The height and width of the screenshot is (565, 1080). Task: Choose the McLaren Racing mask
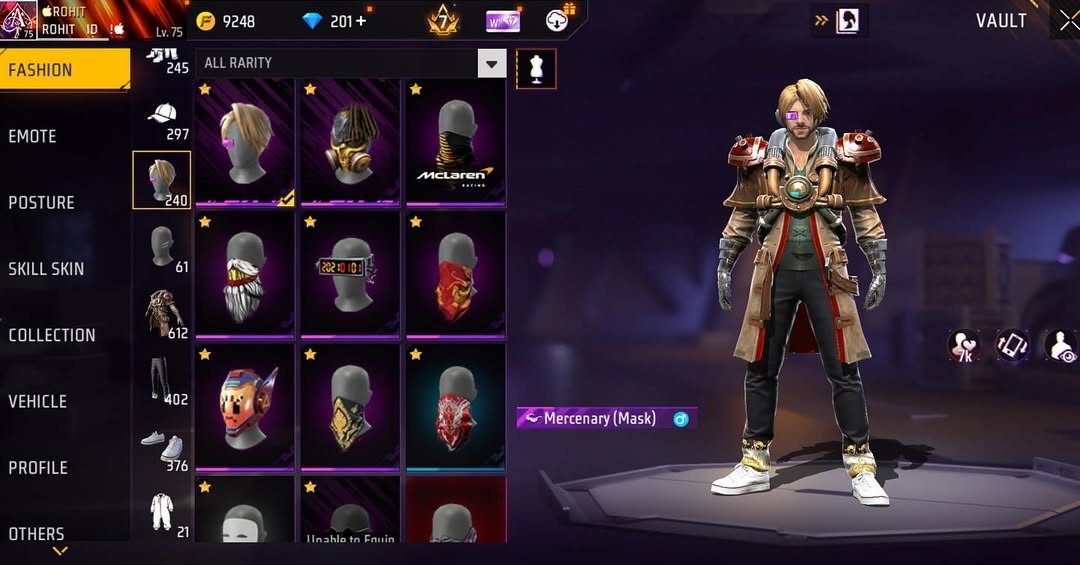[x=455, y=141]
